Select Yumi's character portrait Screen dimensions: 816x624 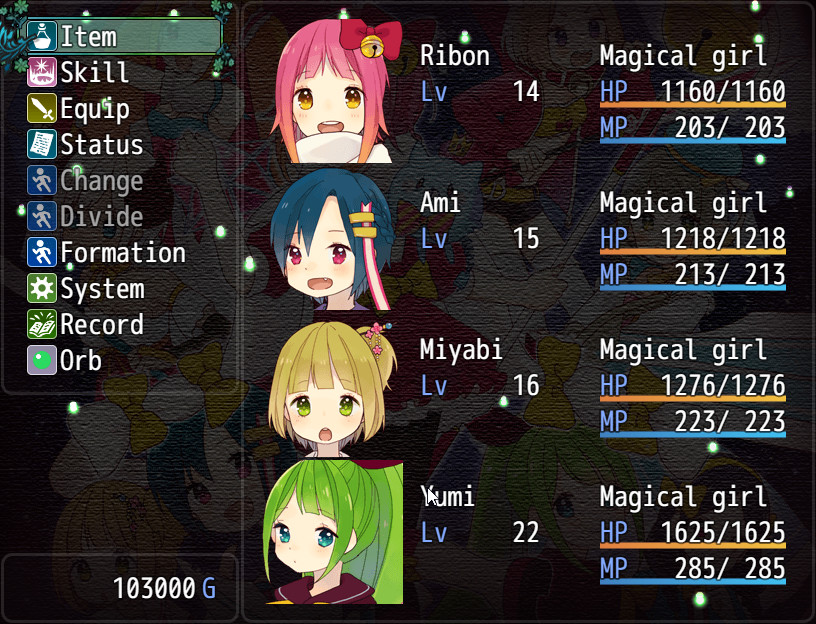point(334,532)
